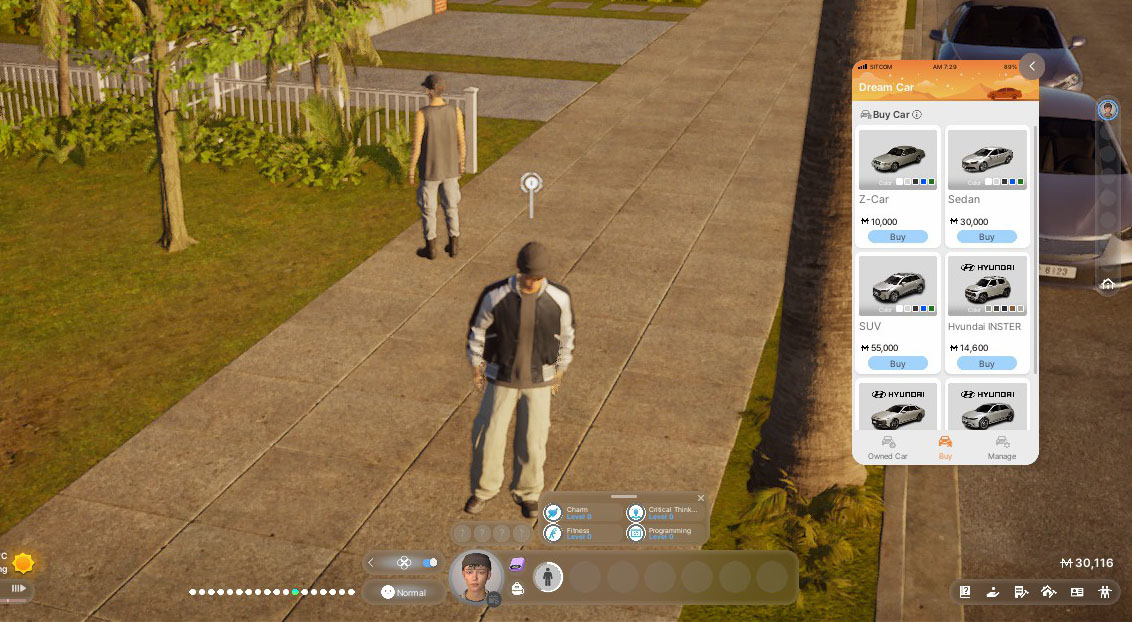Select the Fitness skill entry
This screenshot has width=1132, height=622.
point(578,534)
